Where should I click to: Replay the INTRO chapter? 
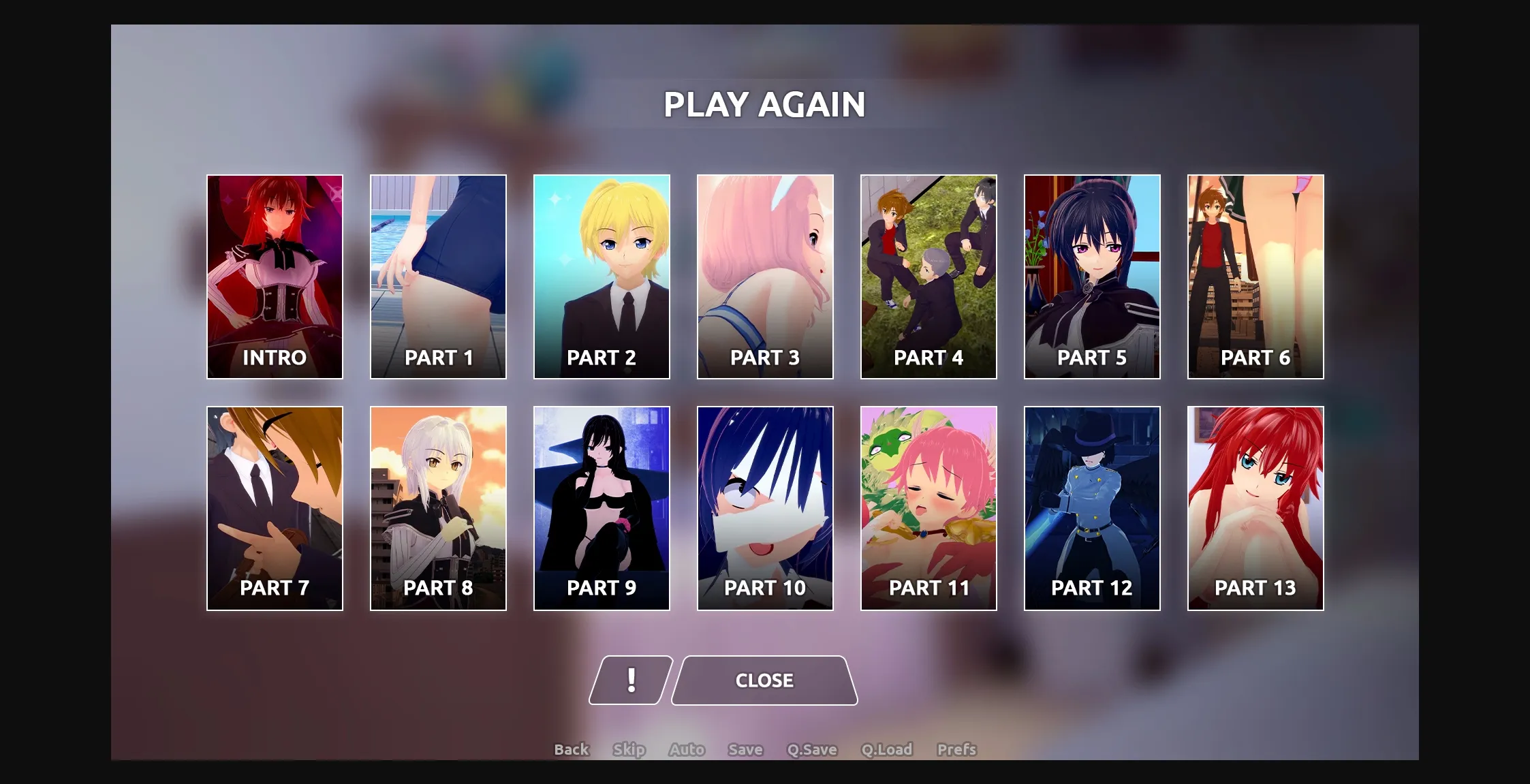click(x=275, y=275)
